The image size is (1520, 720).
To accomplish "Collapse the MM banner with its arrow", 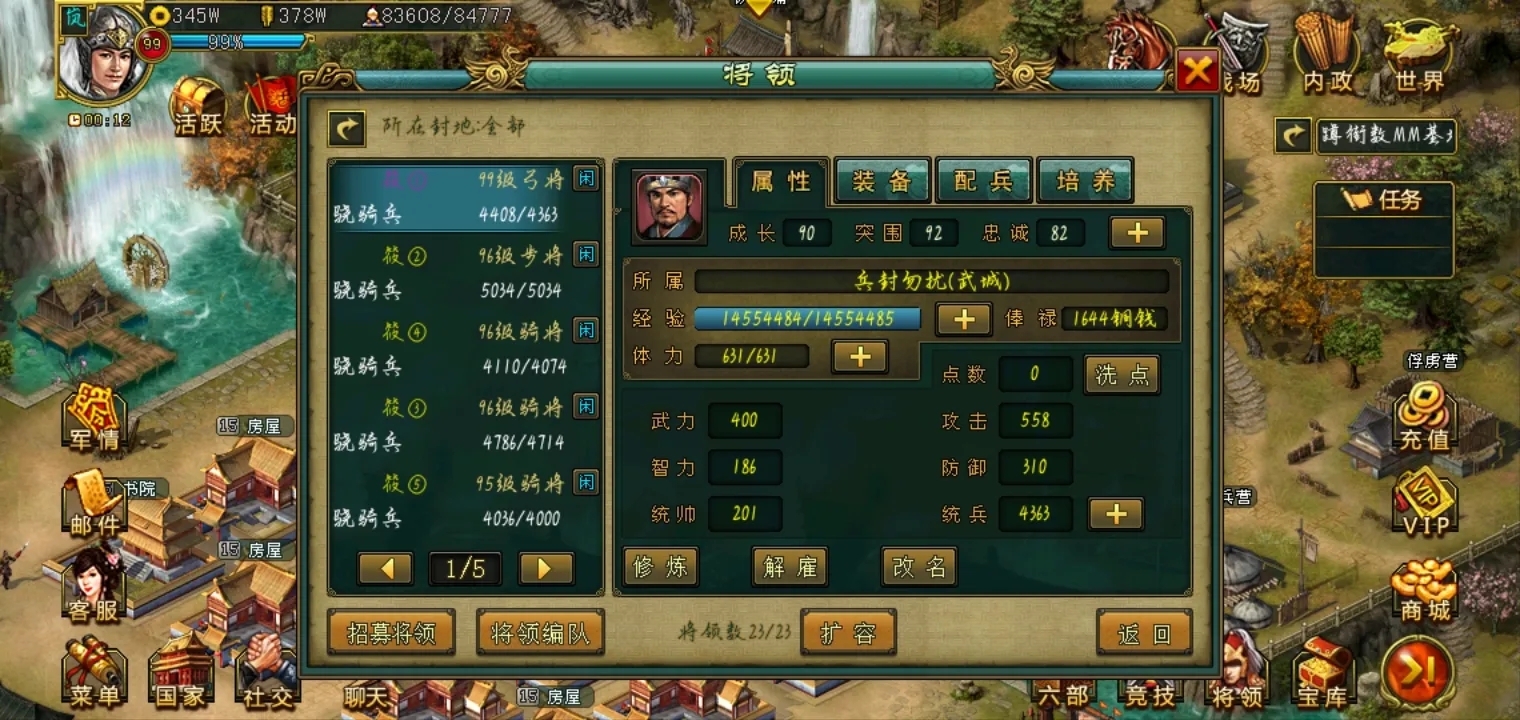I will tap(1292, 135).
